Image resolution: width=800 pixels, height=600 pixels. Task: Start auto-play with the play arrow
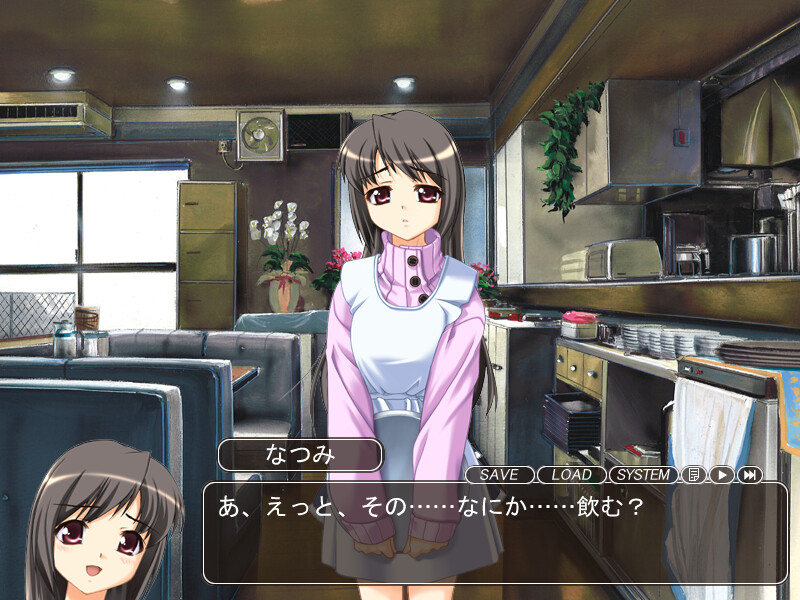[x=722, y=475]
